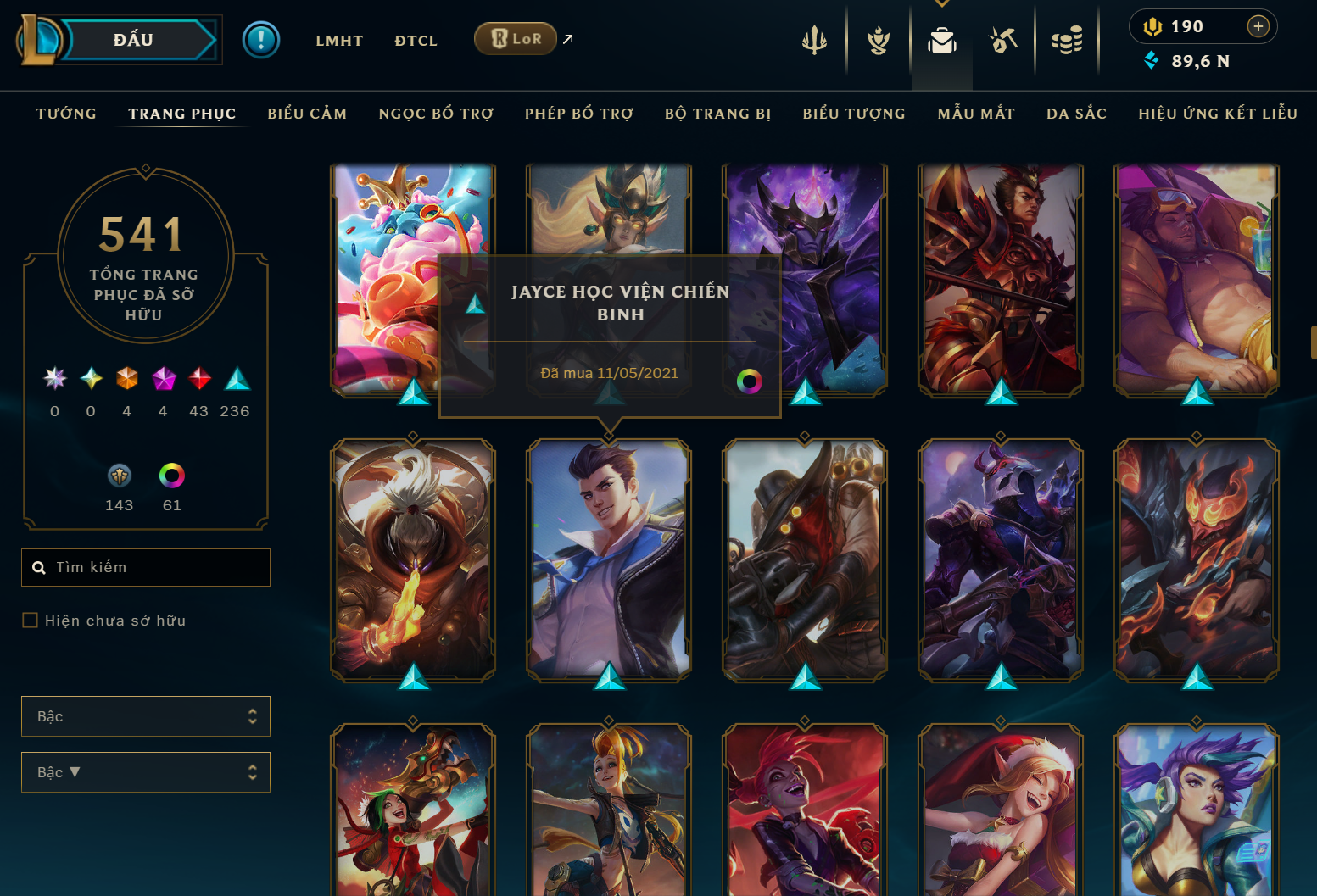Image resolution: width=1317 pixels, height=896 pixels.
Task: View the Đa Sắc chromas tab
Action: point(1076,114)
